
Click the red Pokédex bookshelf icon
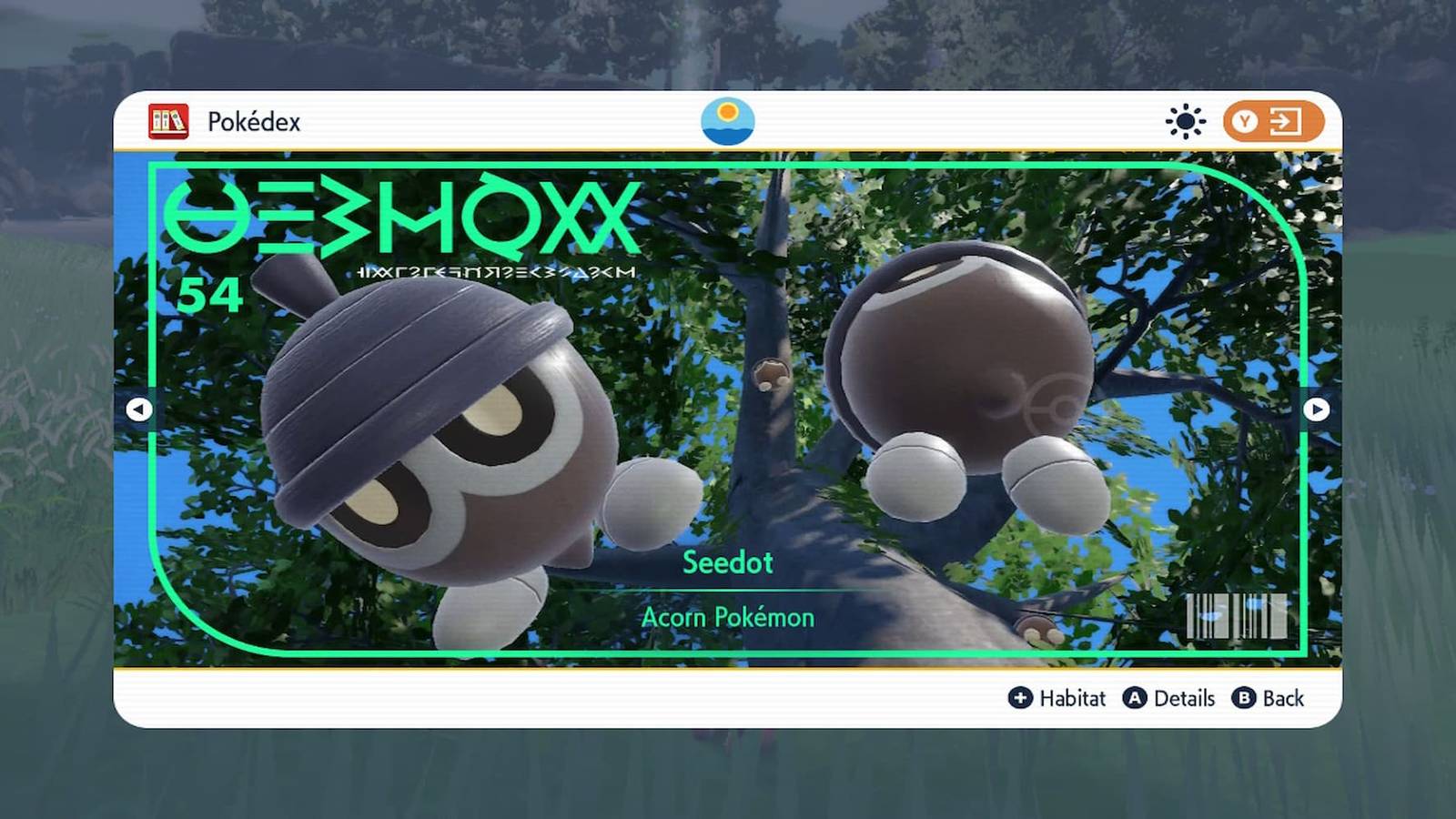pyautogui.click(x=168, y=121)
